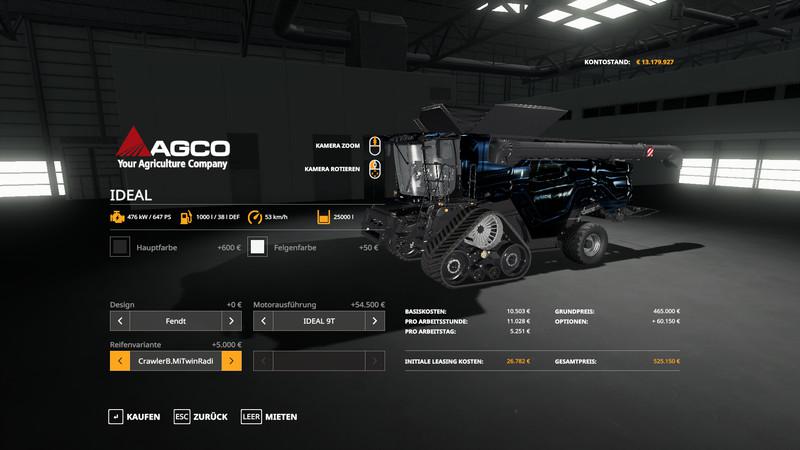Switch to next Motorausführung after IDEAL 9T

coord(374,321)
